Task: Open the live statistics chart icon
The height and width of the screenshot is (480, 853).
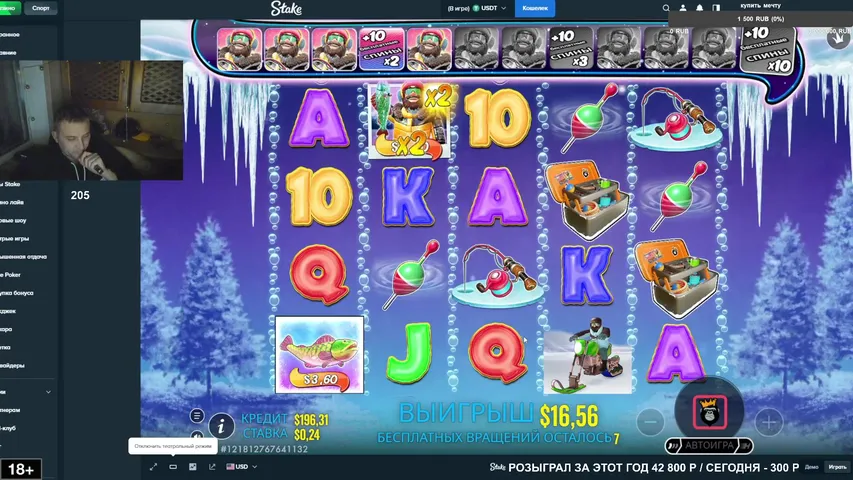Action: (192, 466)
